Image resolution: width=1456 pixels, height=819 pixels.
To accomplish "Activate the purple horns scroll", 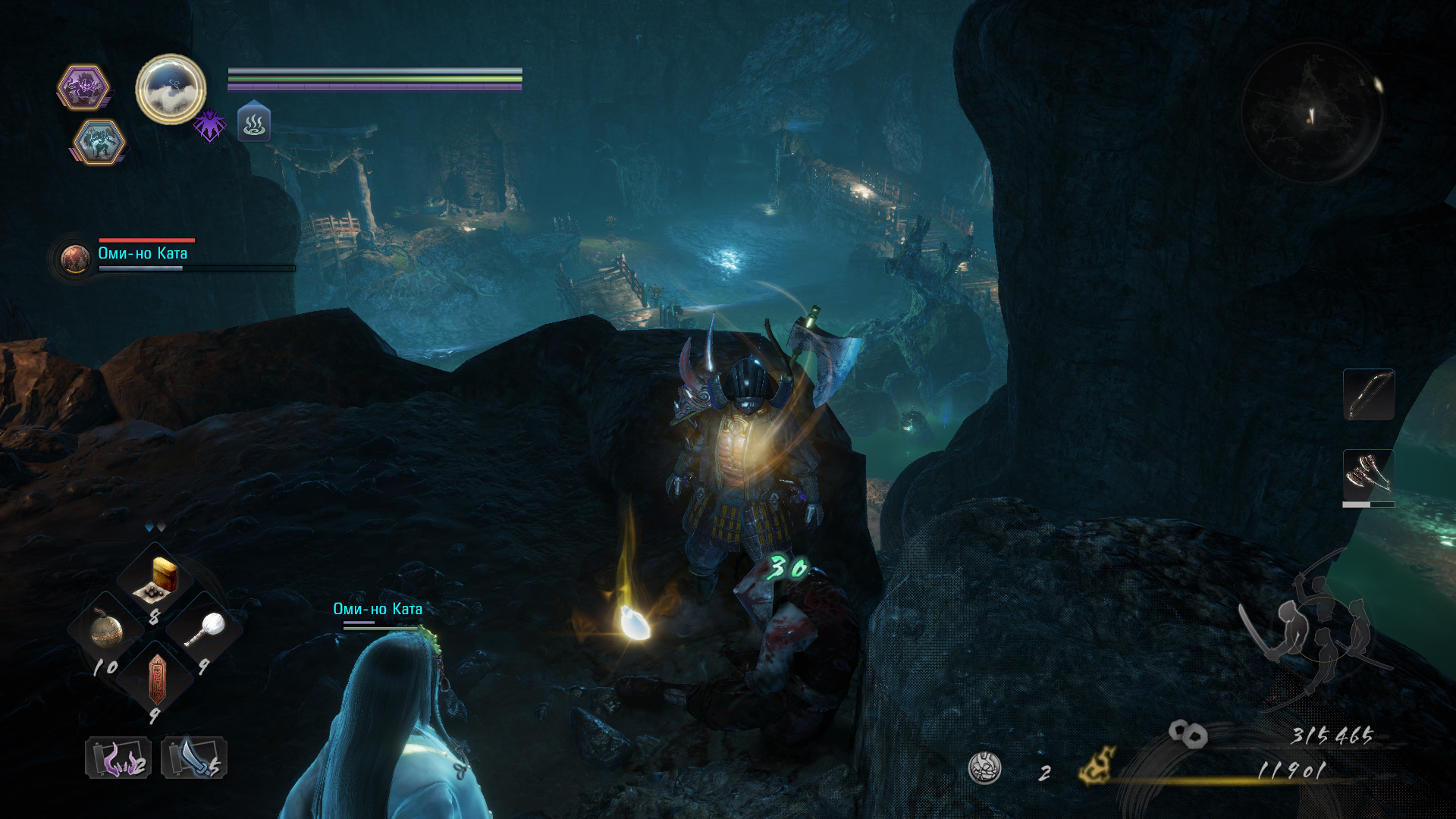I will pyautogui.click(x=118, y=758).
